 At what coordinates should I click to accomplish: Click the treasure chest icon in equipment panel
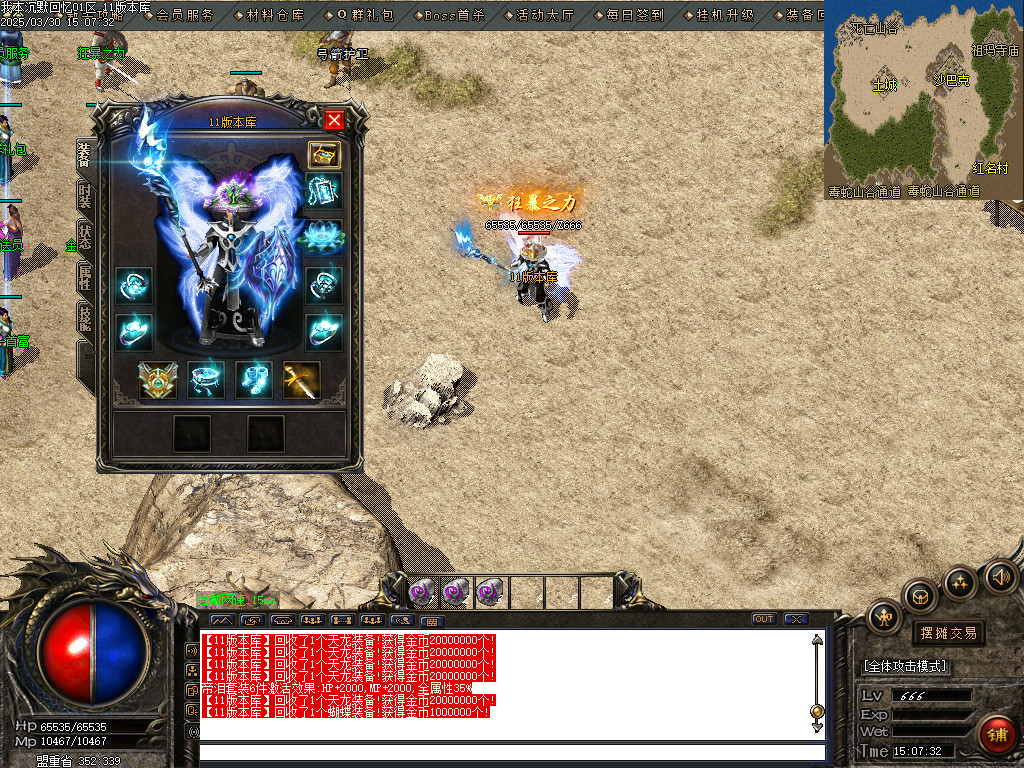coord(323,154)
